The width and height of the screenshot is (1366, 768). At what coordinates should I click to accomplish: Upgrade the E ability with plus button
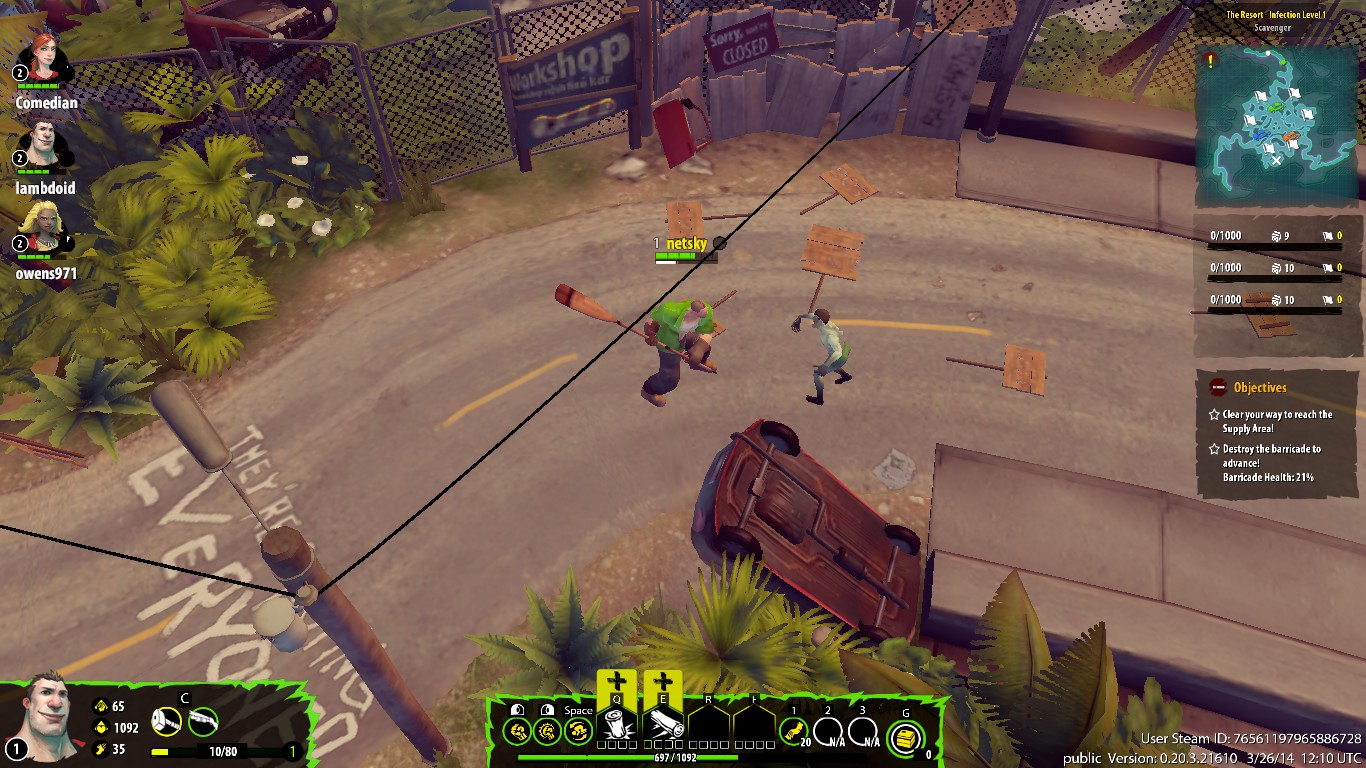pyautogui.click(x=663, y=684)
